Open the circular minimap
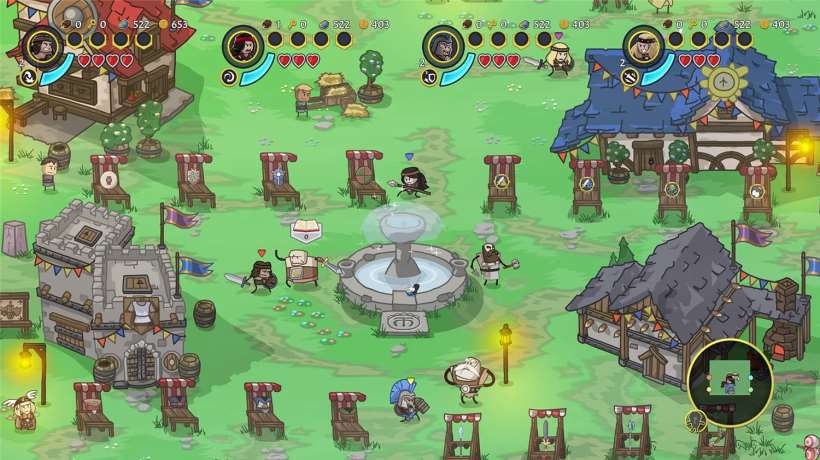This screenshot has height=460, width=820. (729, 382)
